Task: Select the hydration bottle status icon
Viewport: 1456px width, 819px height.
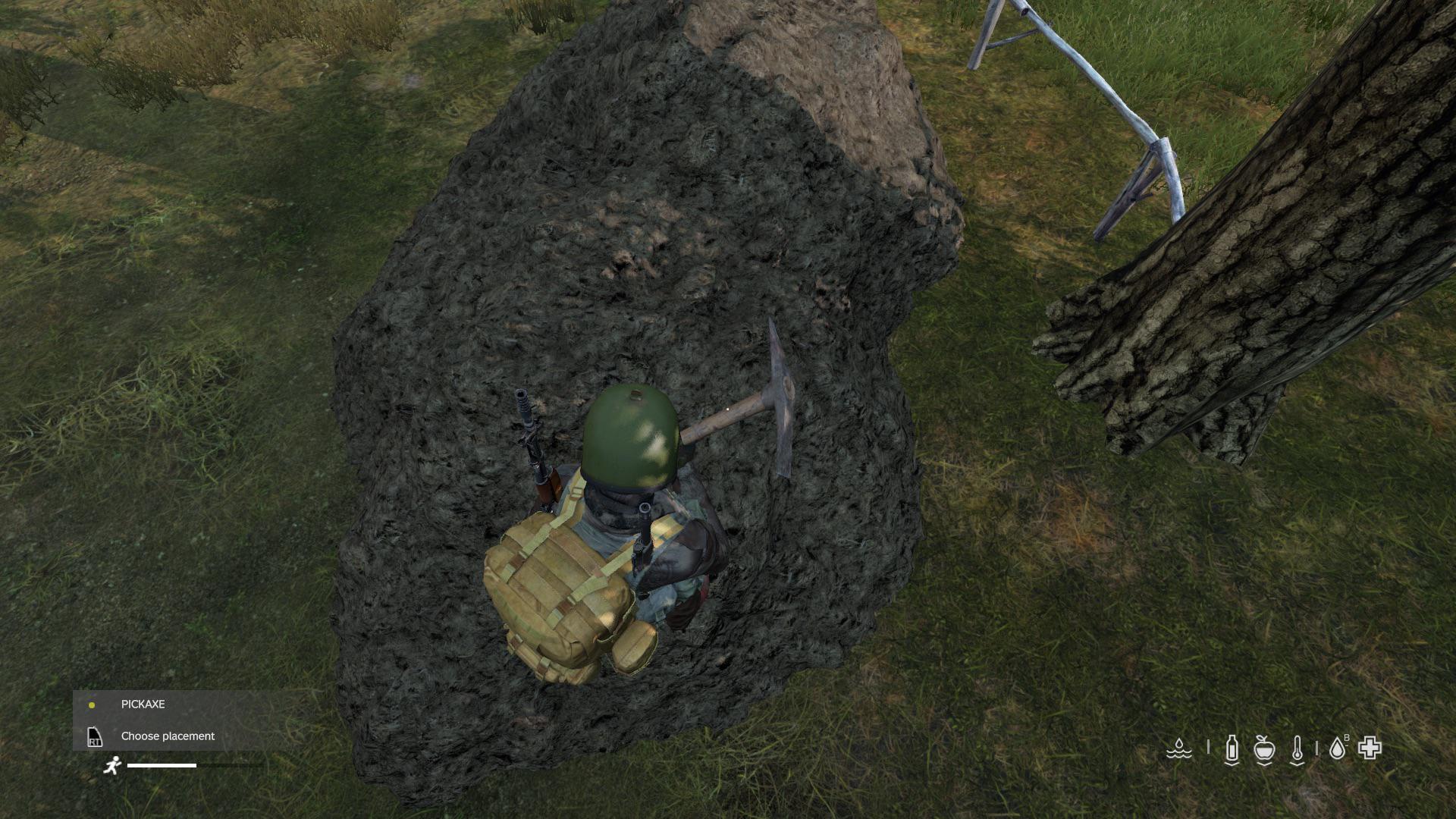Action: click(1232, 748)
